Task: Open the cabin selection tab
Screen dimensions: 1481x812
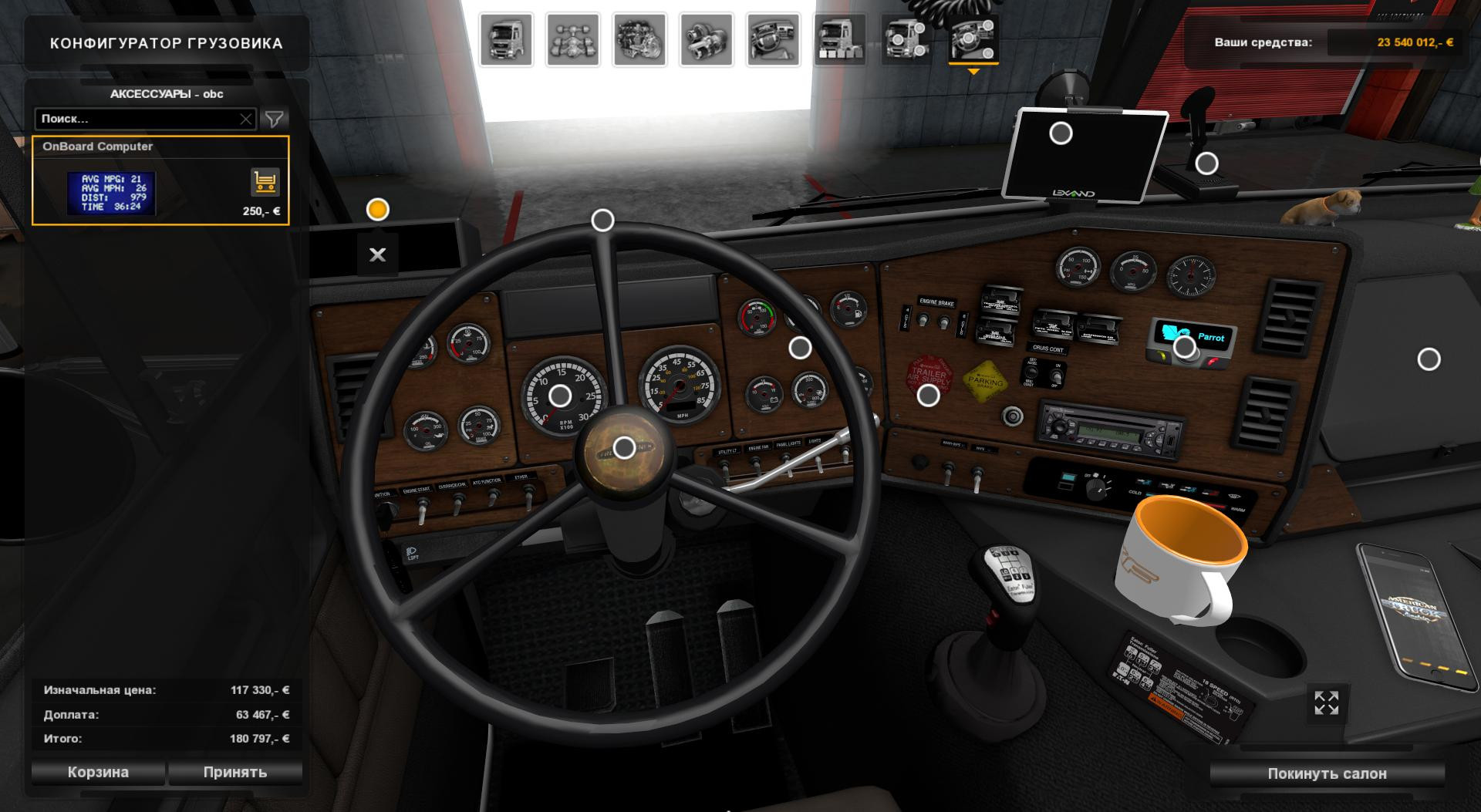Action: 506,40
